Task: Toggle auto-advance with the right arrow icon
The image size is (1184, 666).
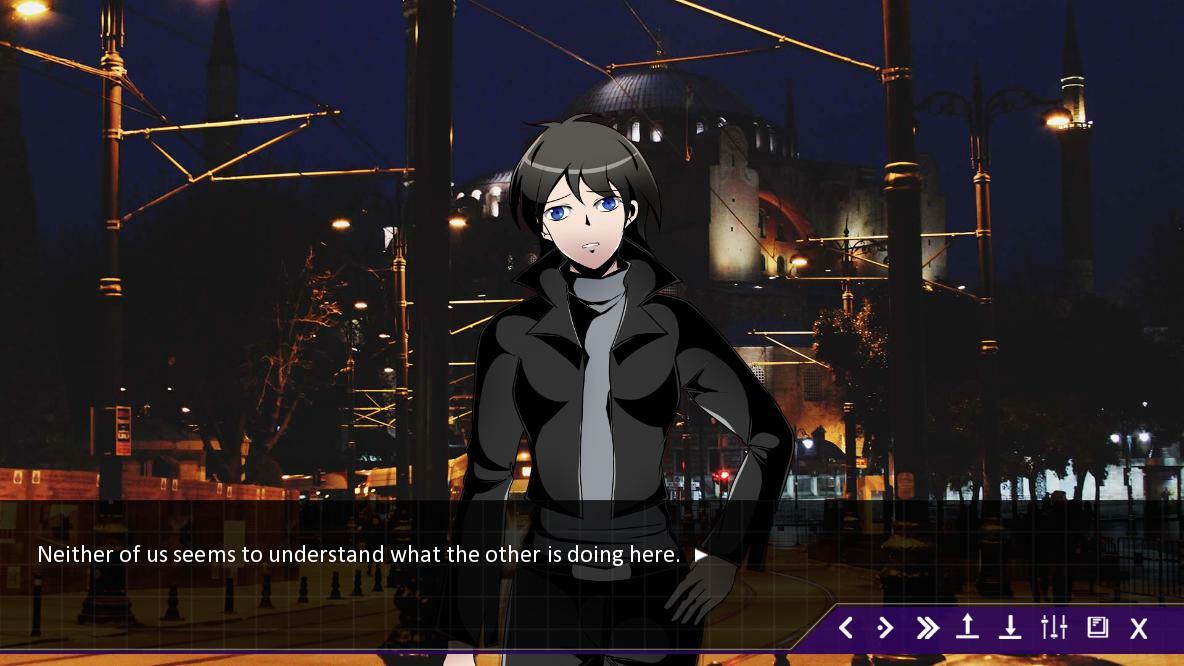Action: click(x=885, y=628)
